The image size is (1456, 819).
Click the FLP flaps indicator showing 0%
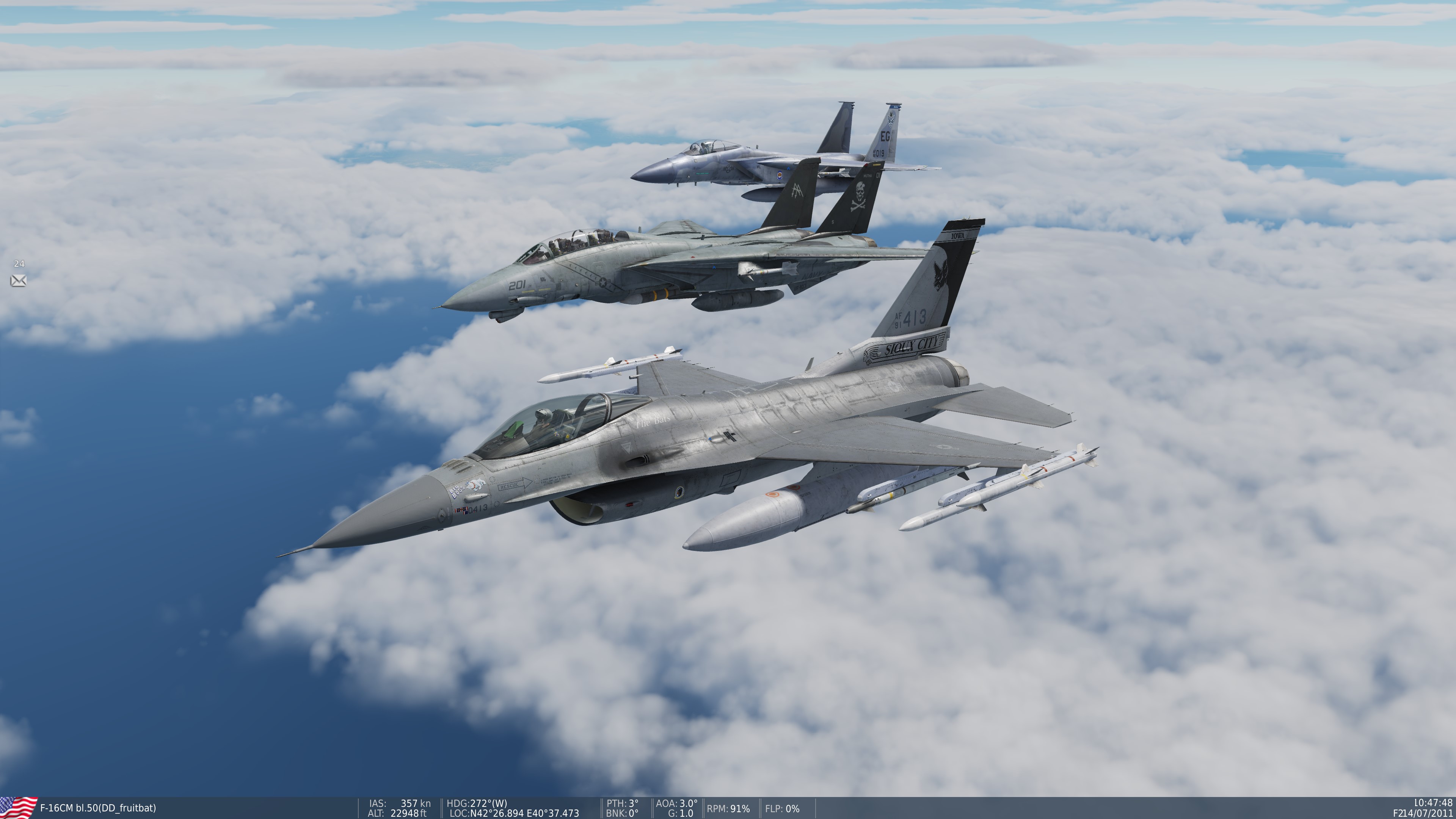point(785,809)
